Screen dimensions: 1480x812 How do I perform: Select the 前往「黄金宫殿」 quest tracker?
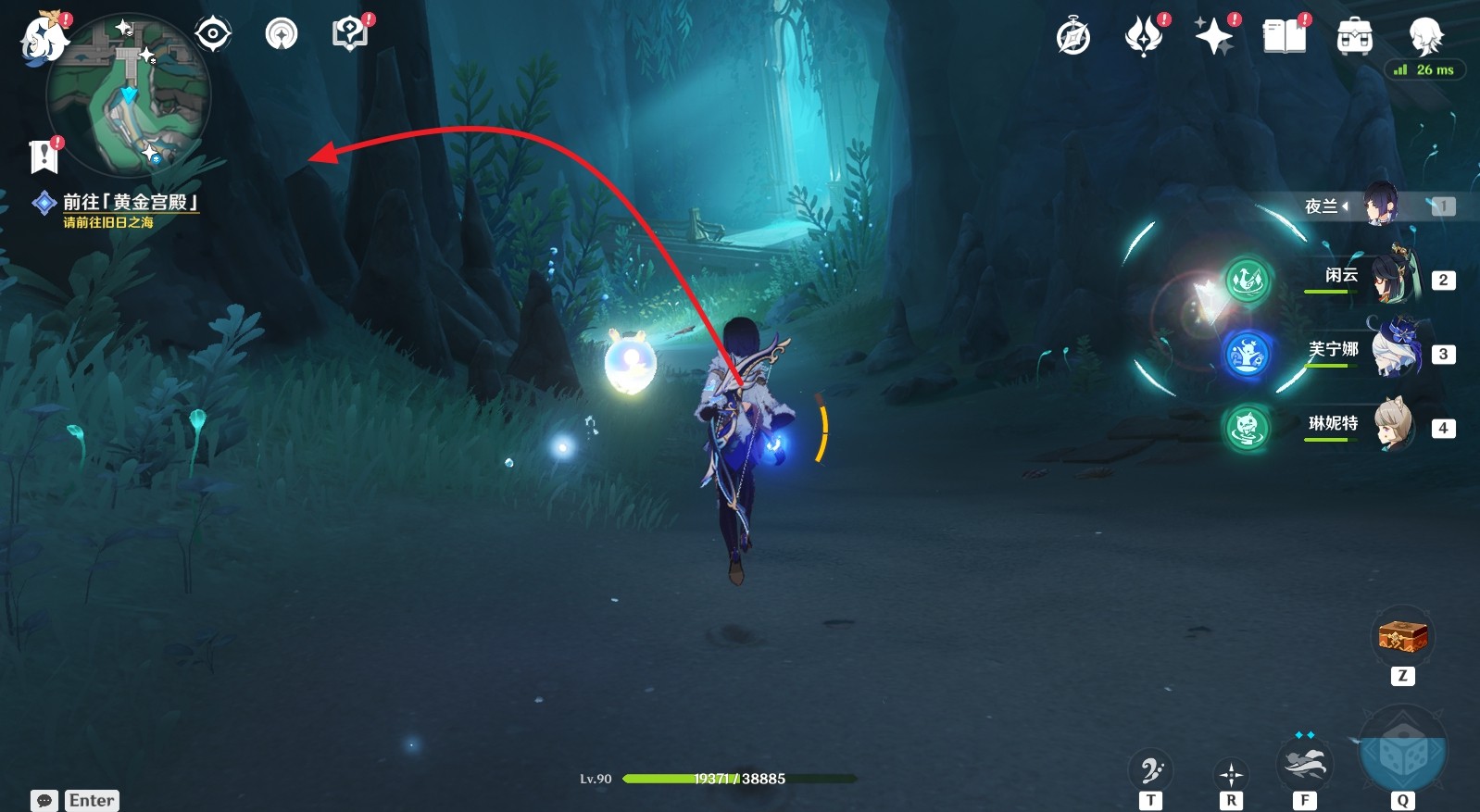pos(129,203)
